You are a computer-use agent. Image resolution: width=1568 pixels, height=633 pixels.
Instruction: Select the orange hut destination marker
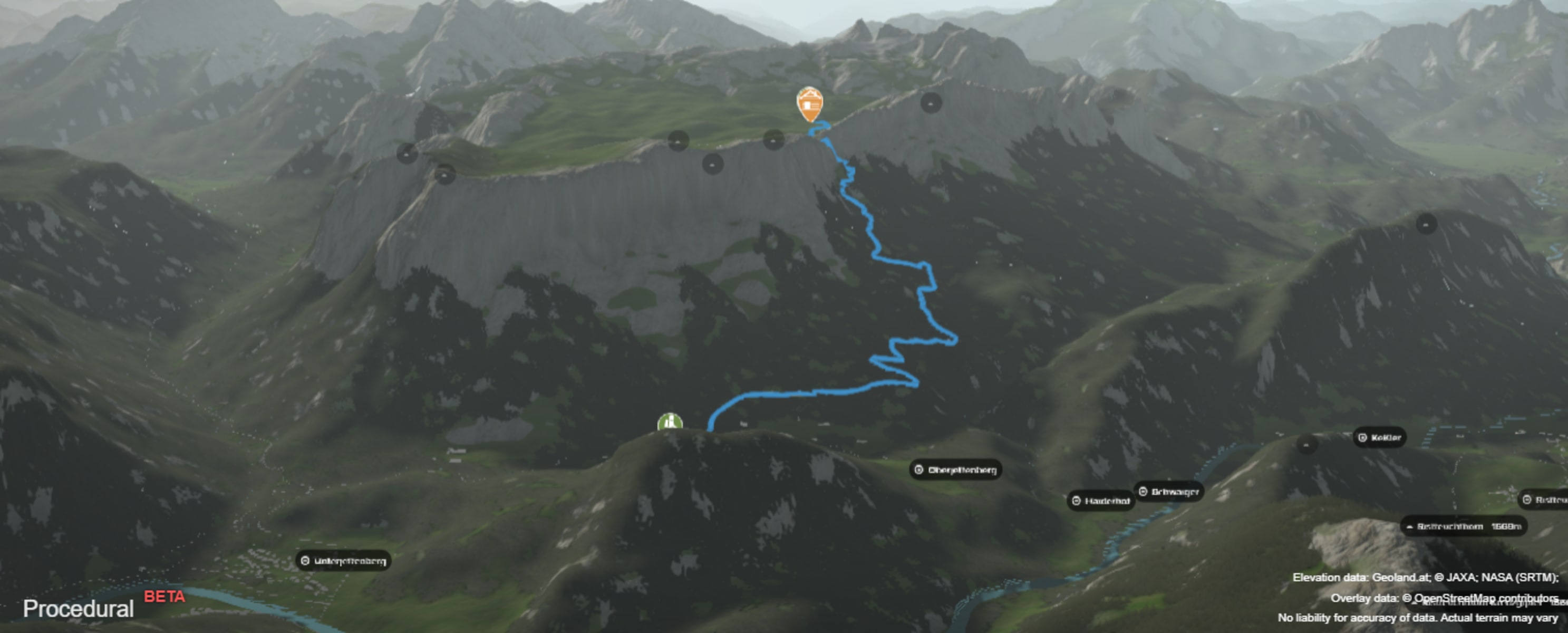(x=809, y=103)
